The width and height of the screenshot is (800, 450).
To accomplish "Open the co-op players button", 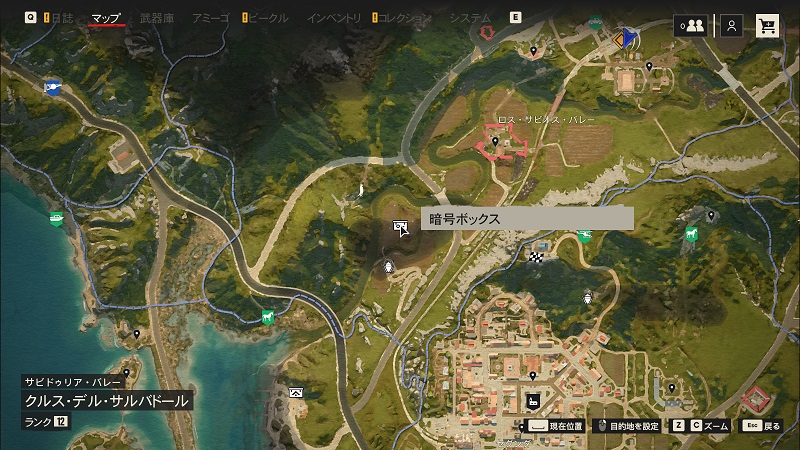I will [690, 26].
